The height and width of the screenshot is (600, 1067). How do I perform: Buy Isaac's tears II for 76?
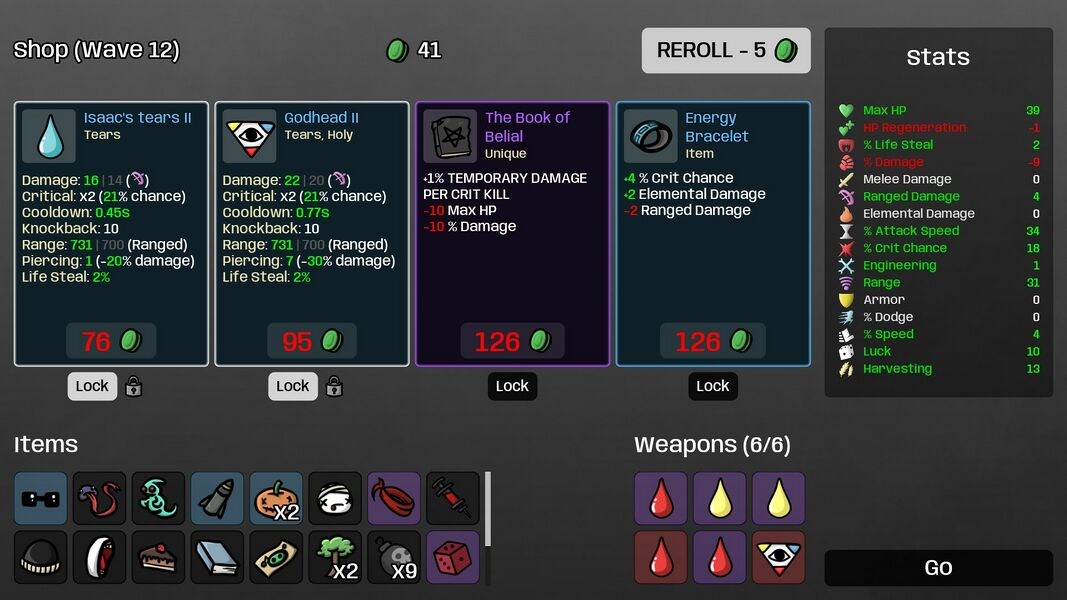coord(111,341)
